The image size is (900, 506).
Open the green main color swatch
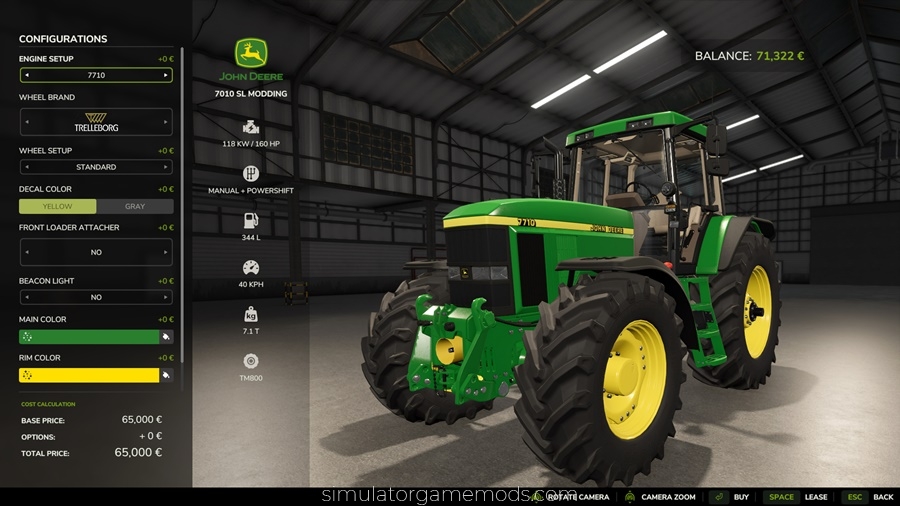point(89,337)
